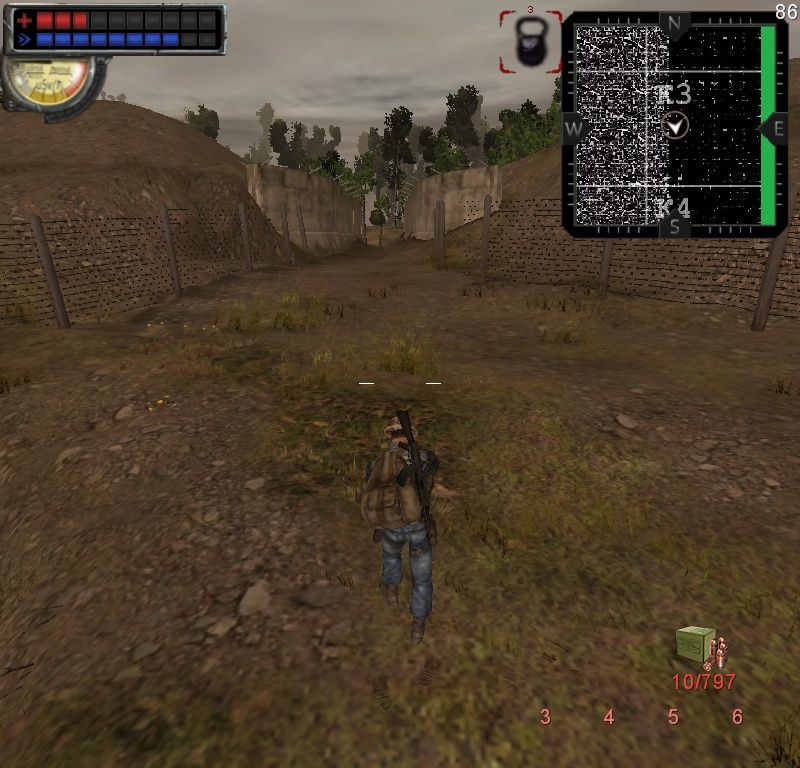This screenshot has height=768, width=800.
Task: Select quick slot number 5
Action: 673,717
